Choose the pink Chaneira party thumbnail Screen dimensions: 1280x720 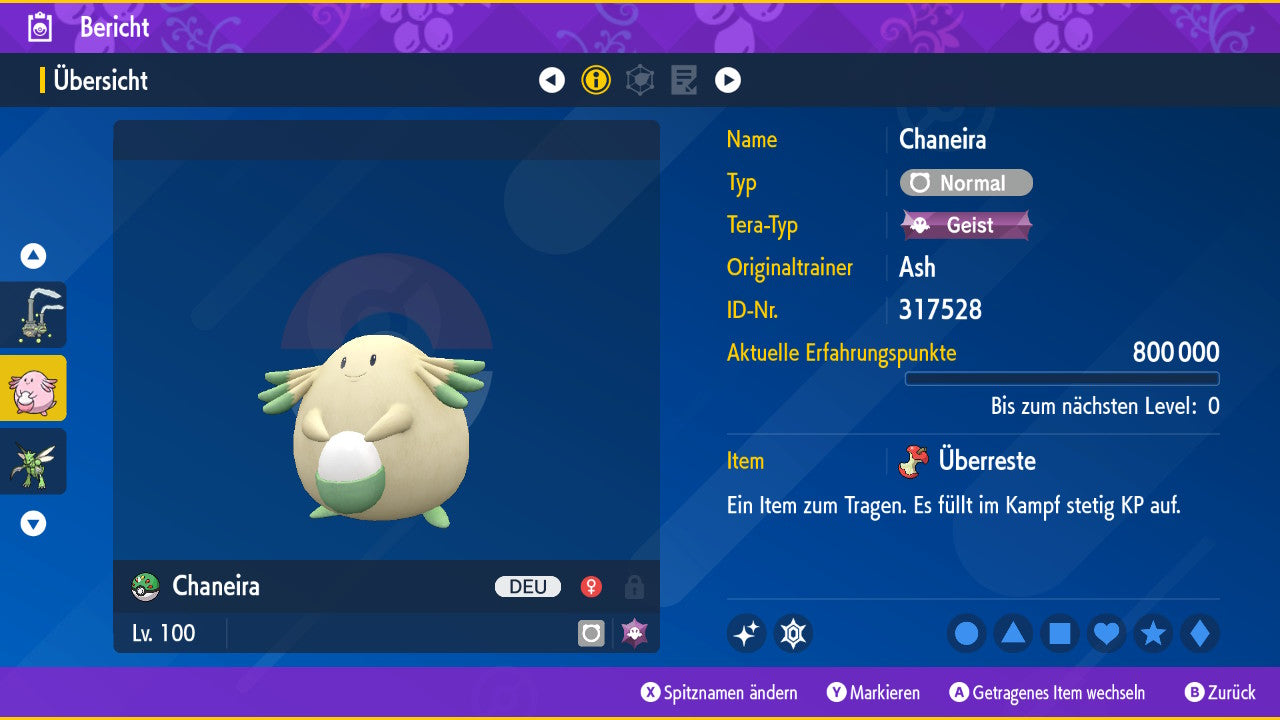(x=33, y=388)
